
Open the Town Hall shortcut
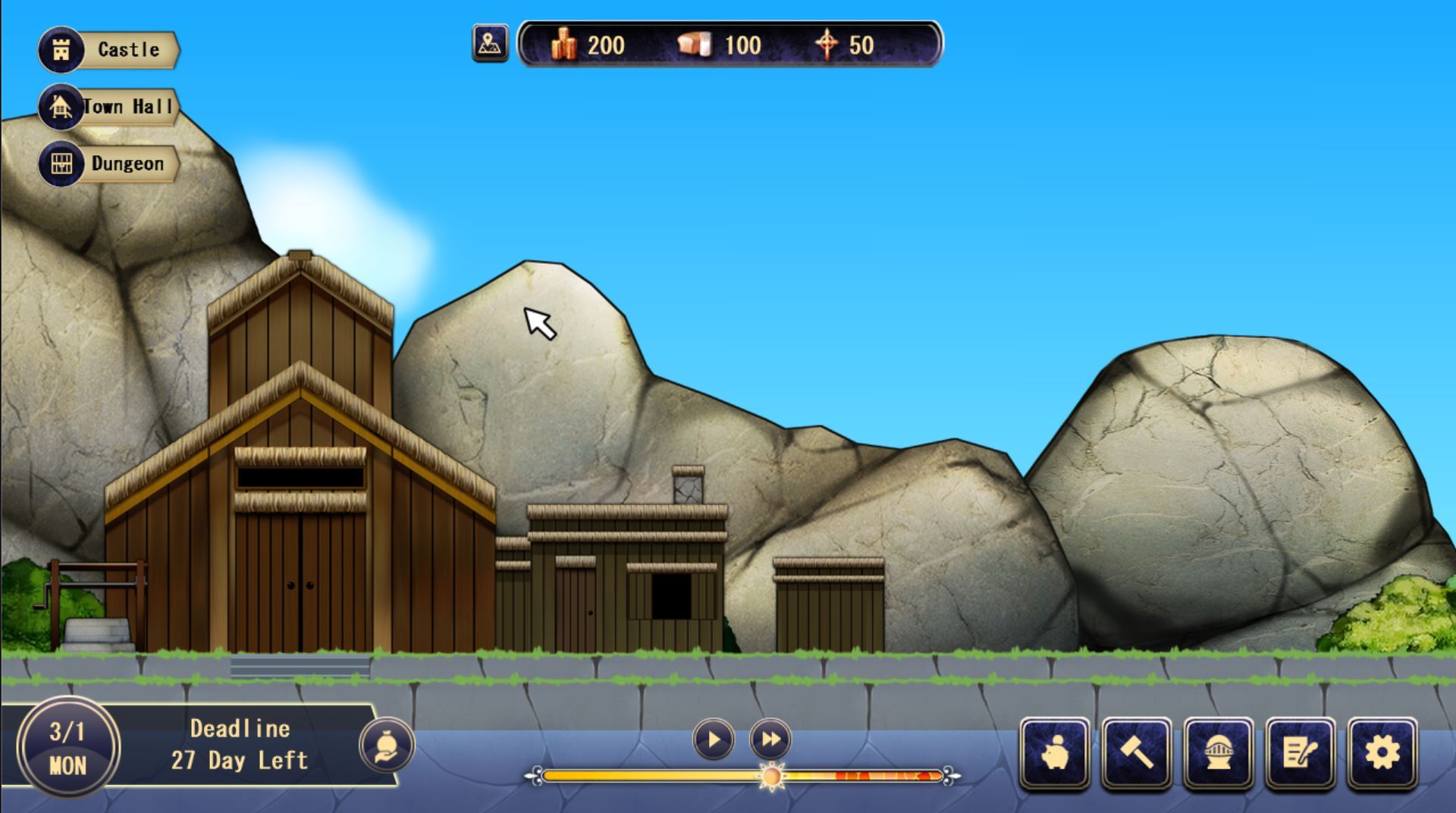(109, 107)
